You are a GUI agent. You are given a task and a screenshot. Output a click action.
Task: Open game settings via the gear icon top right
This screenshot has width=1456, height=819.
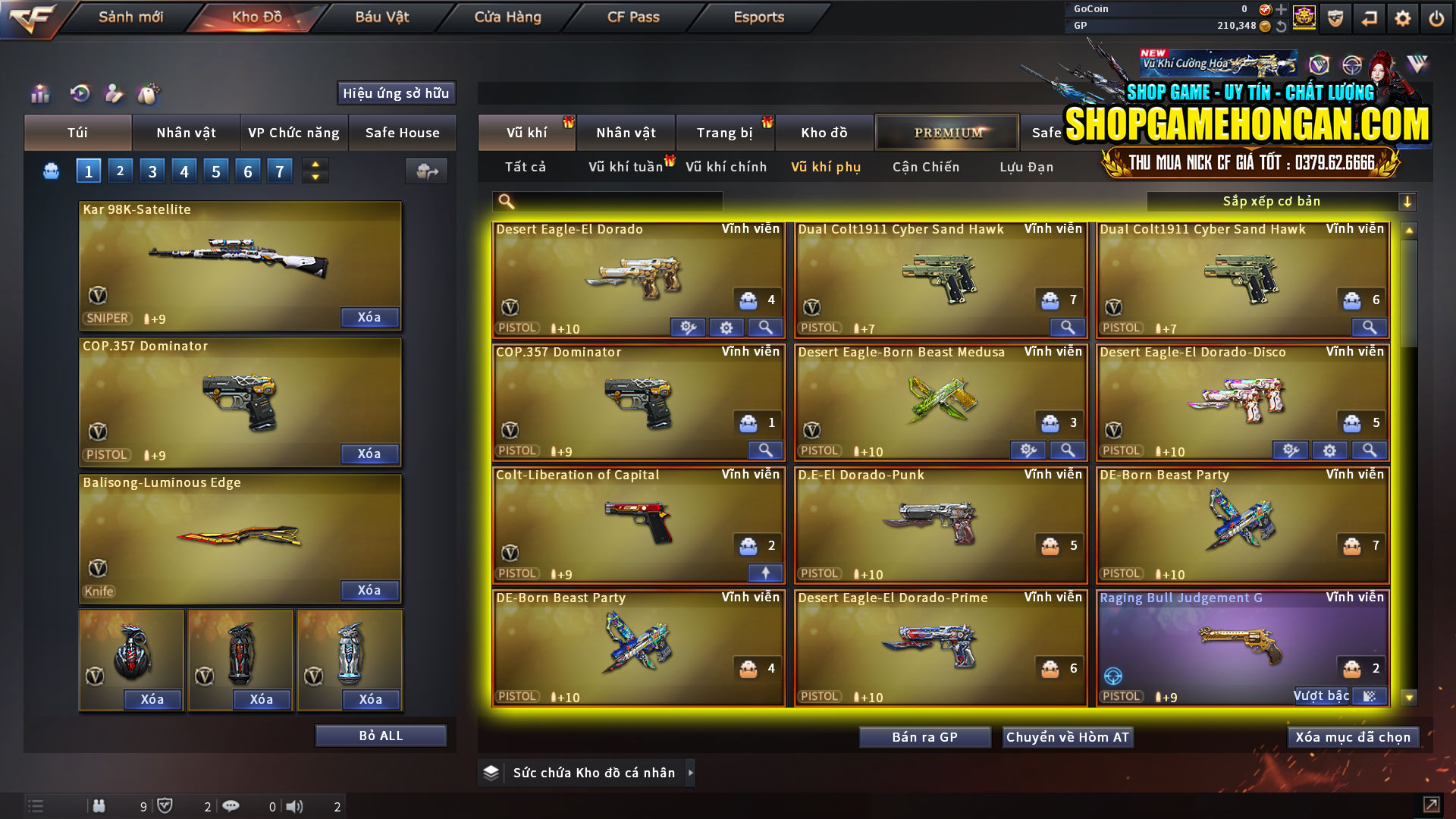[x=1402, y=17]
